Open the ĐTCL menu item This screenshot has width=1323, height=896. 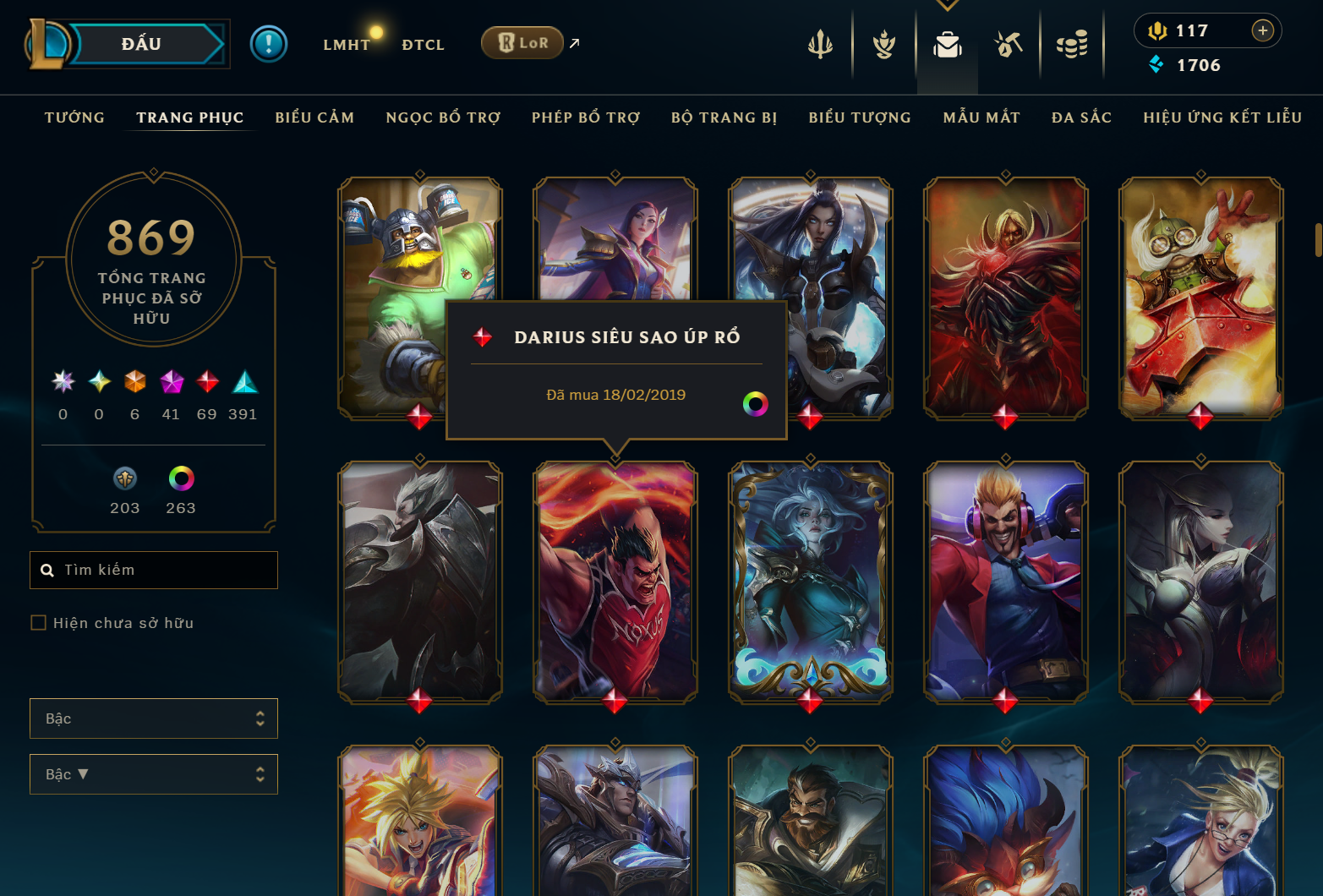pos(423,44)
